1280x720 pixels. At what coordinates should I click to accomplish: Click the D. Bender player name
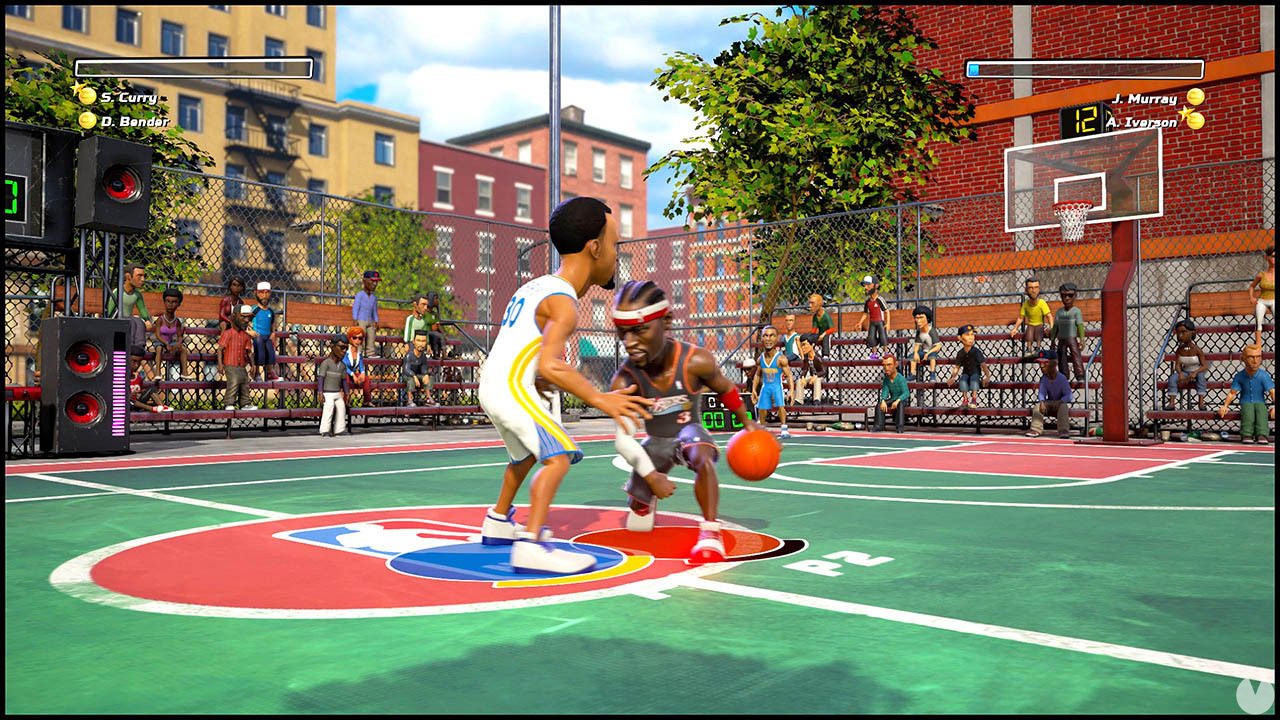click(x=134, y=121)
